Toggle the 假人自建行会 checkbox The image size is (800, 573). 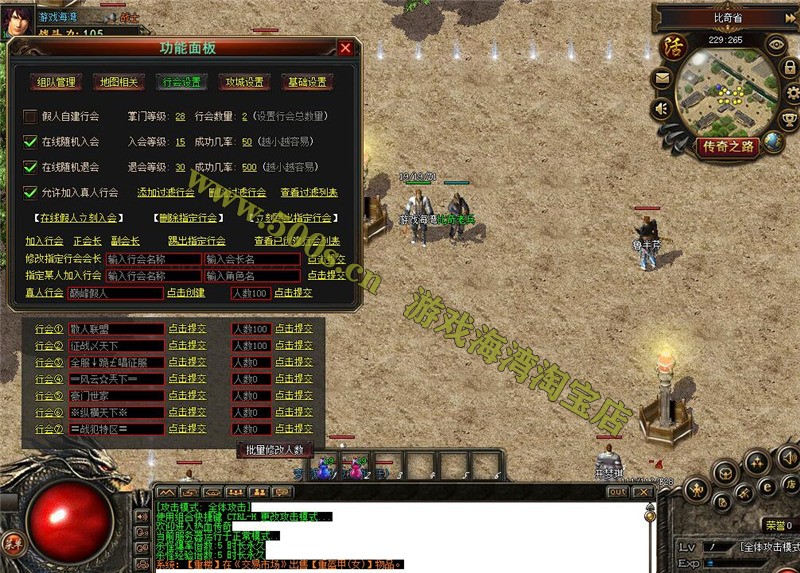click(30, 116)
